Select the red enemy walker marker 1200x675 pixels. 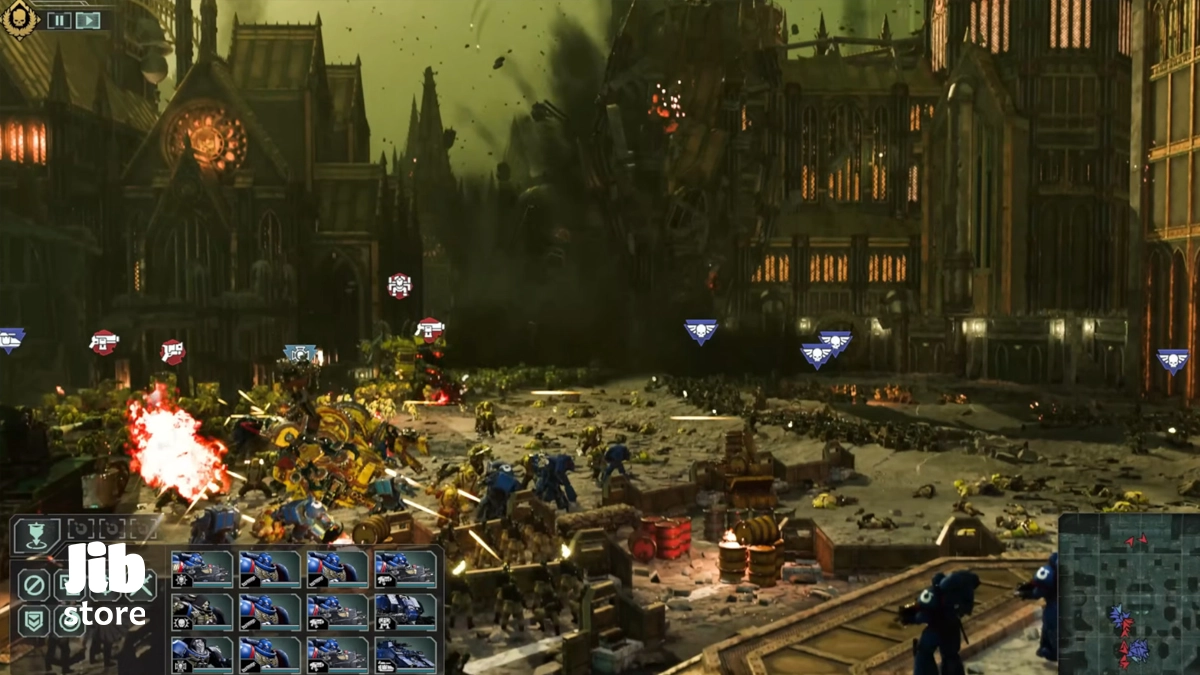pyautogui.click(x=400, y=286)
